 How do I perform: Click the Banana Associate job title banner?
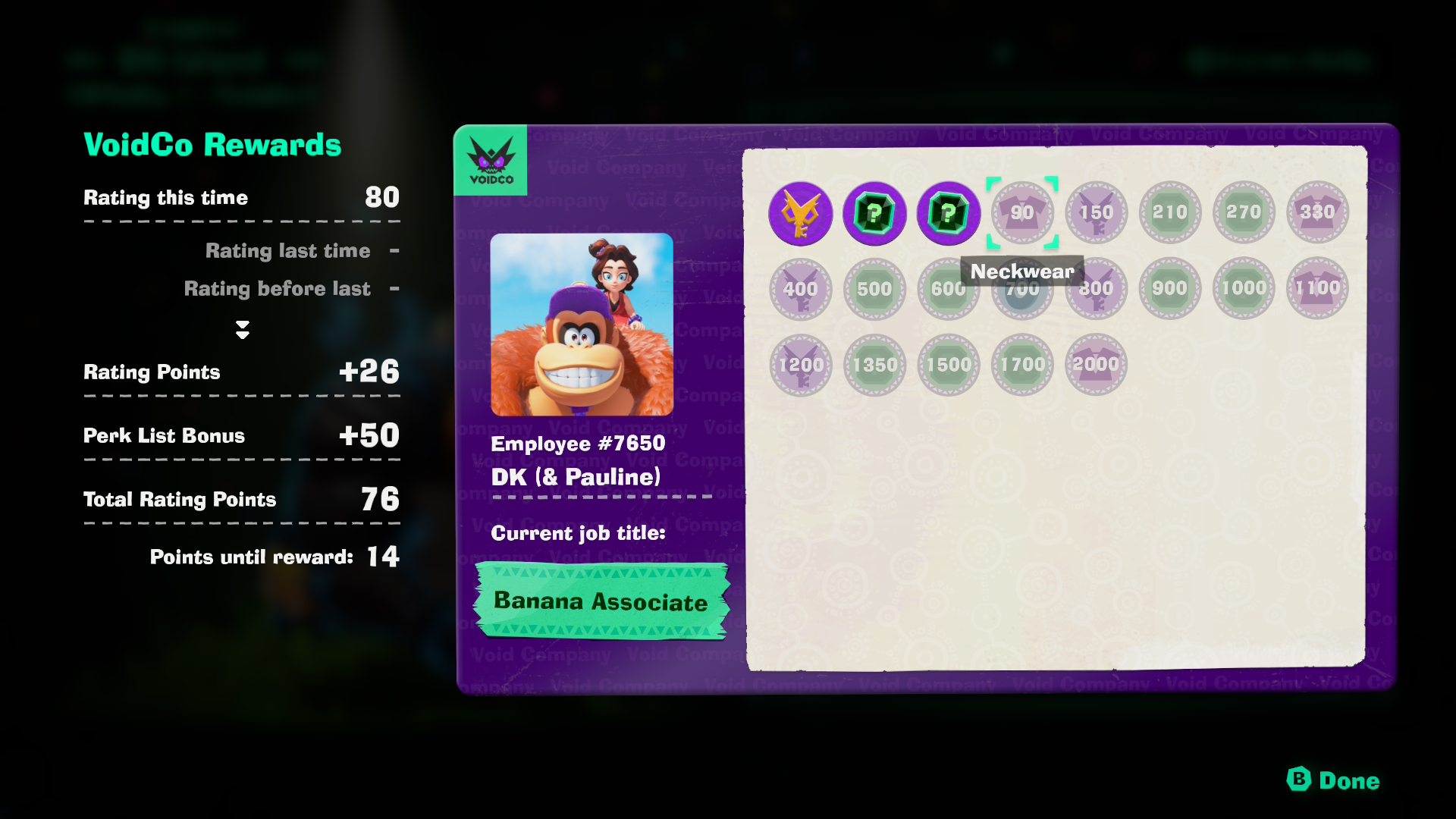[x=601, y=601]
